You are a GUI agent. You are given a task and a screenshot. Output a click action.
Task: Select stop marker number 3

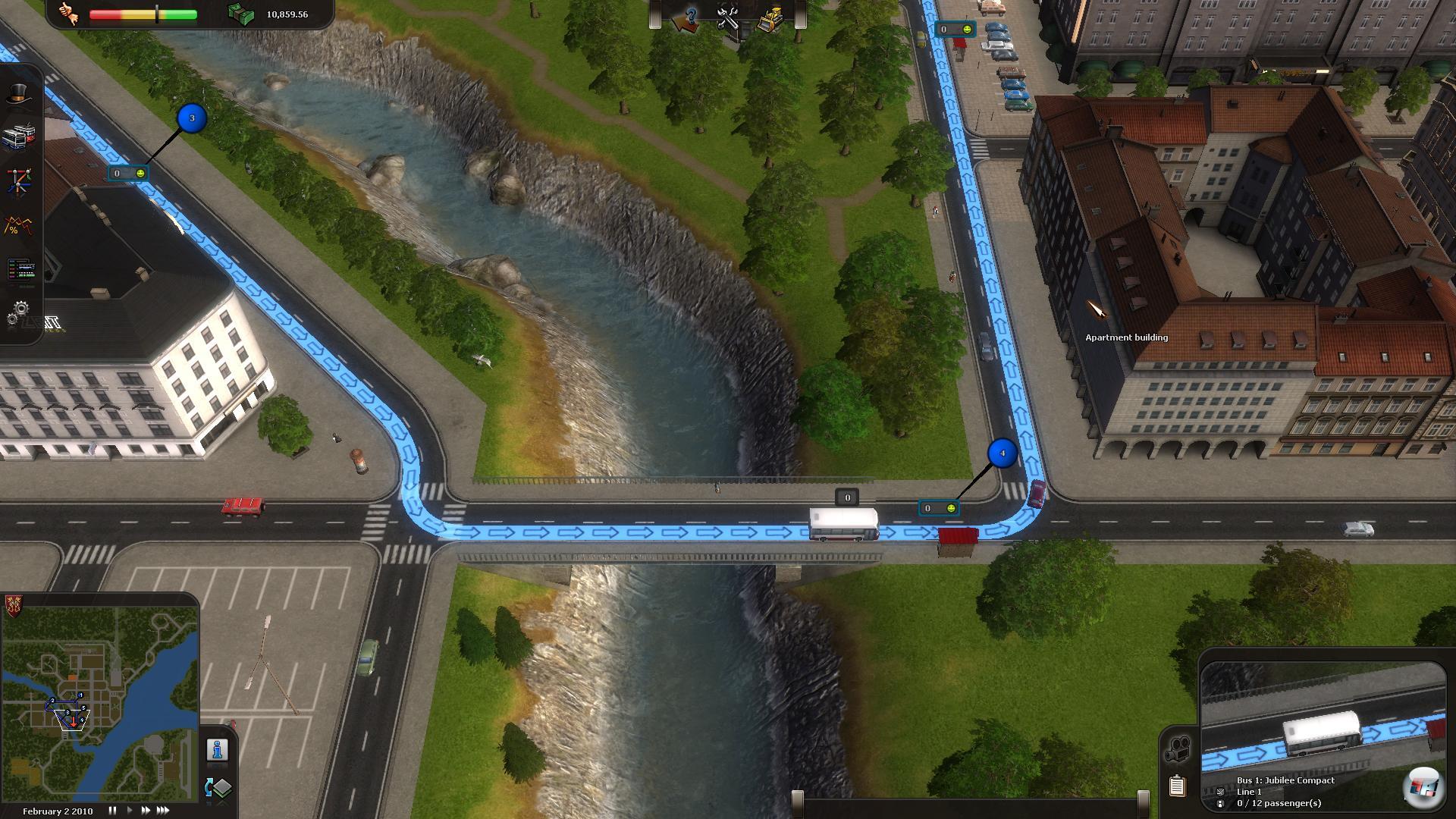click(x=192, y=118)
